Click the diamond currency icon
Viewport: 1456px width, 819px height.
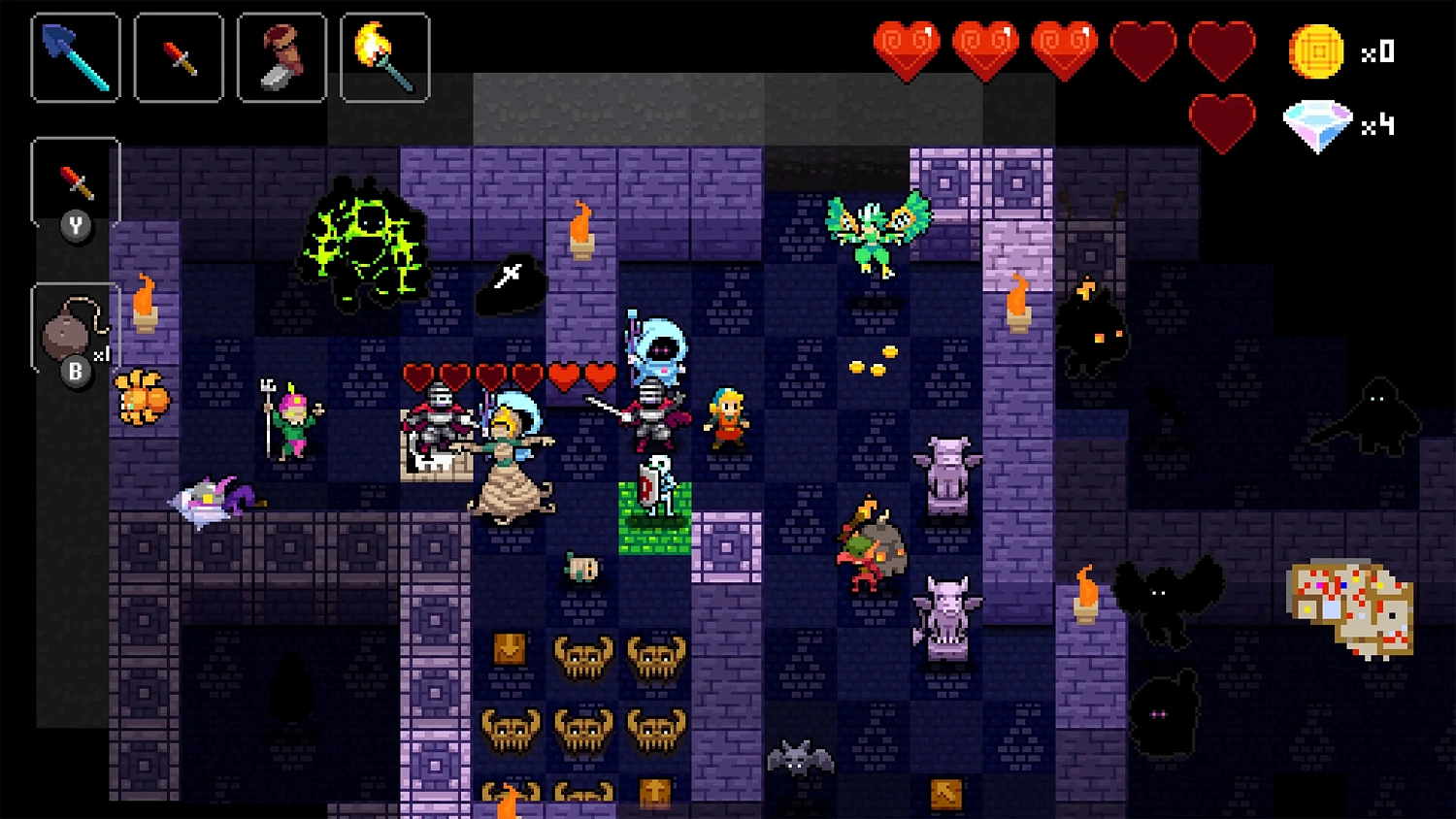pyautogui.click(x=1317, y=124)
